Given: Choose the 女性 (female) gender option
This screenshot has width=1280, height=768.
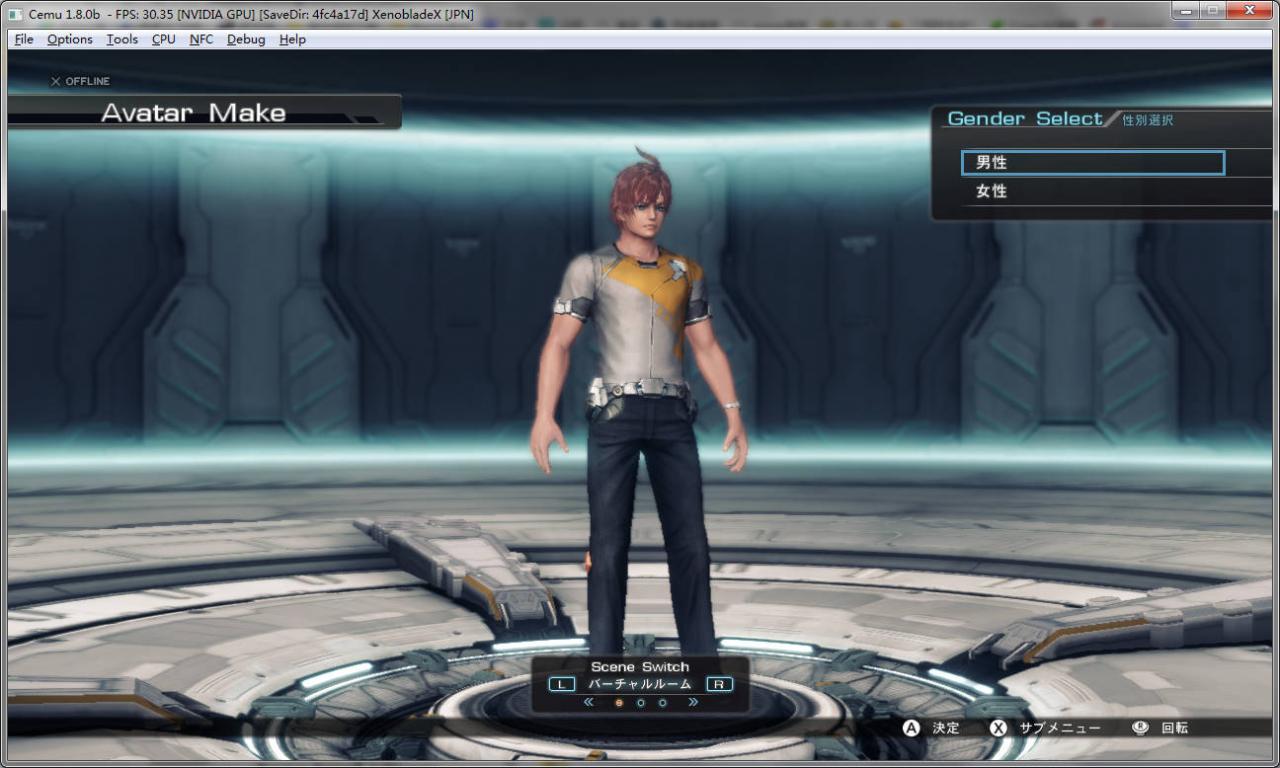Looking at the screenshot, I should pos(1092,191).
